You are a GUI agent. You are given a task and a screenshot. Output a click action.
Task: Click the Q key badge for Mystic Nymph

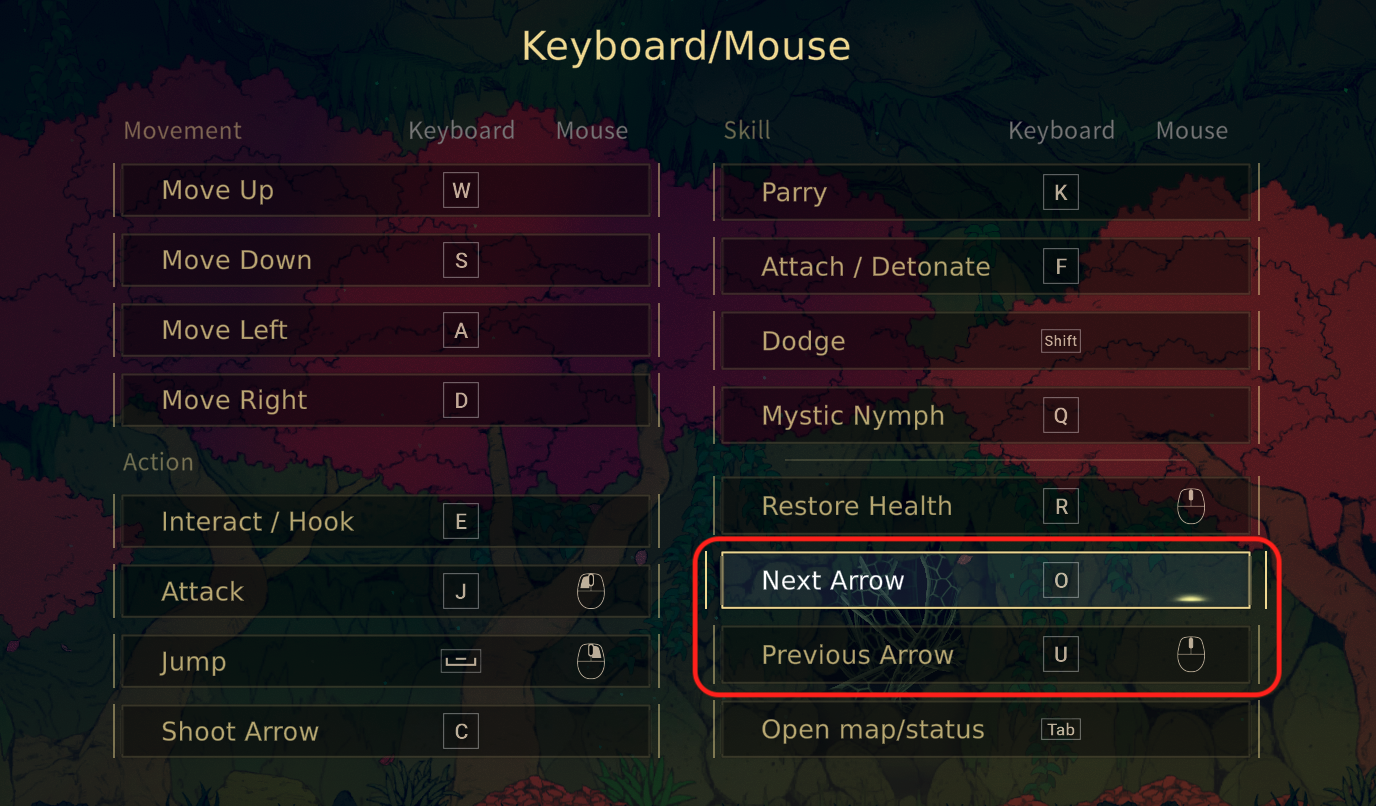coord(1060,415)
